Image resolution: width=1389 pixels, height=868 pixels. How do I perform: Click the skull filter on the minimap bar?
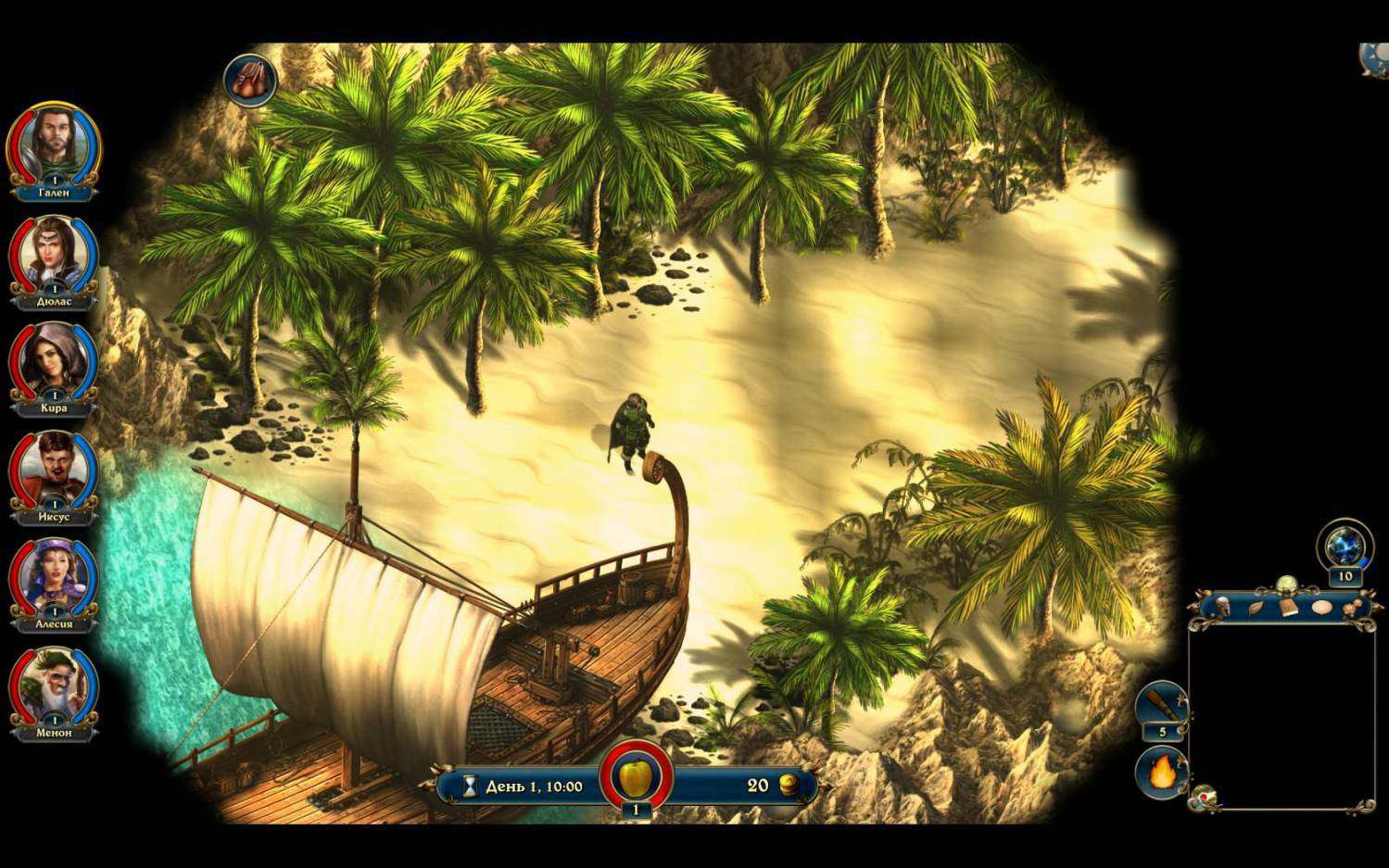tap(1222, 607)
